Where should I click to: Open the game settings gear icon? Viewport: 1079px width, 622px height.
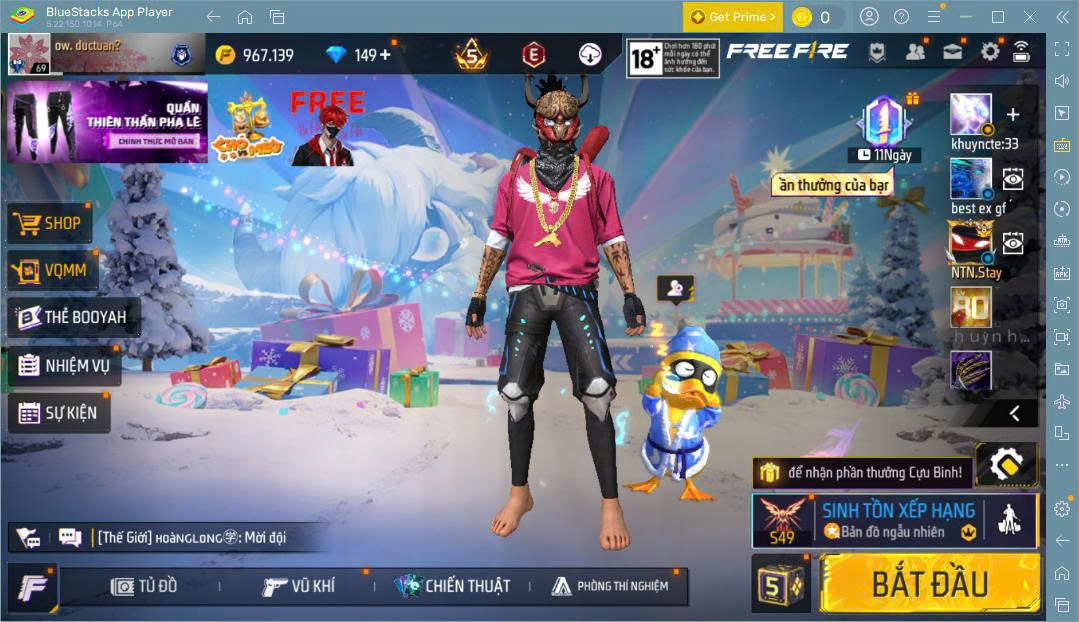pyautogui.click(x=990, y=52)
